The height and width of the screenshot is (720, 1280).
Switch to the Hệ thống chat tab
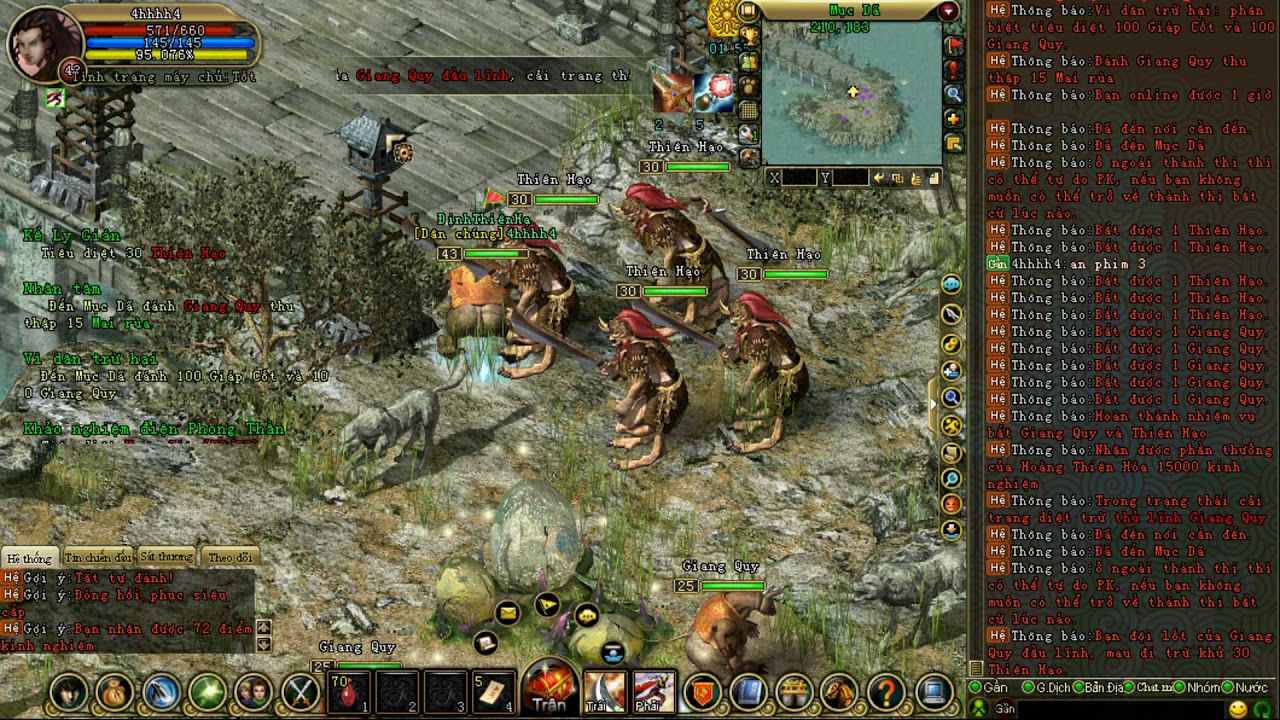tap(29, 557)
